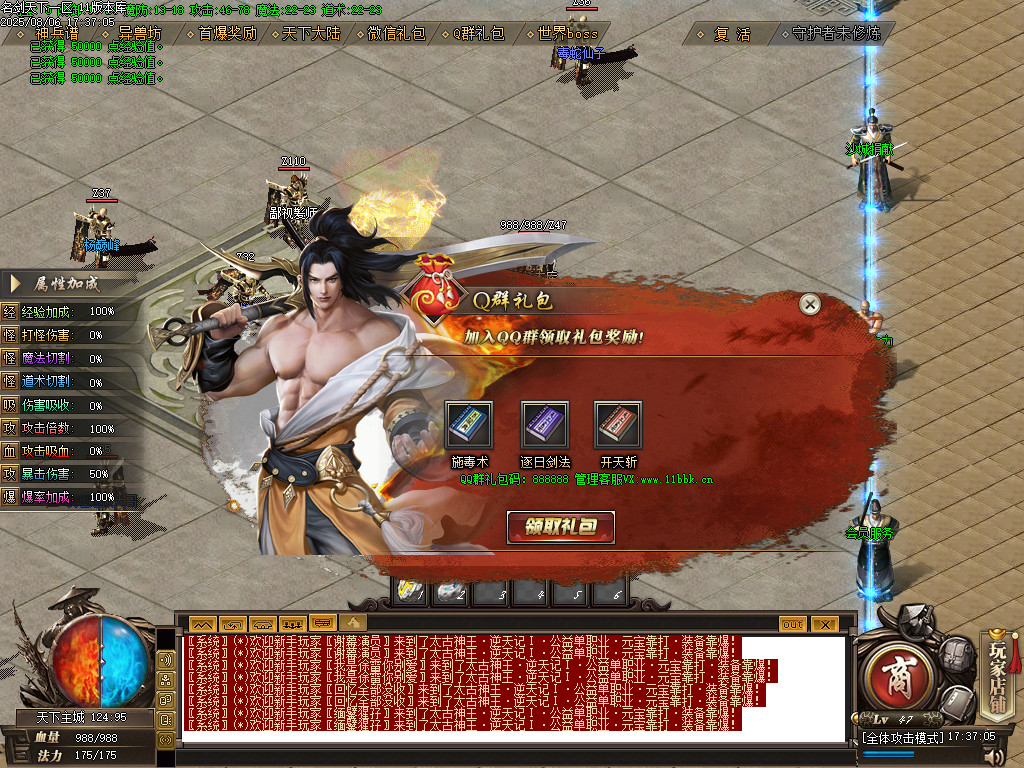Viewport: 1024px width, 768px height.
Task: Close the Q群礼包 popup
Action: click(810, 304)
